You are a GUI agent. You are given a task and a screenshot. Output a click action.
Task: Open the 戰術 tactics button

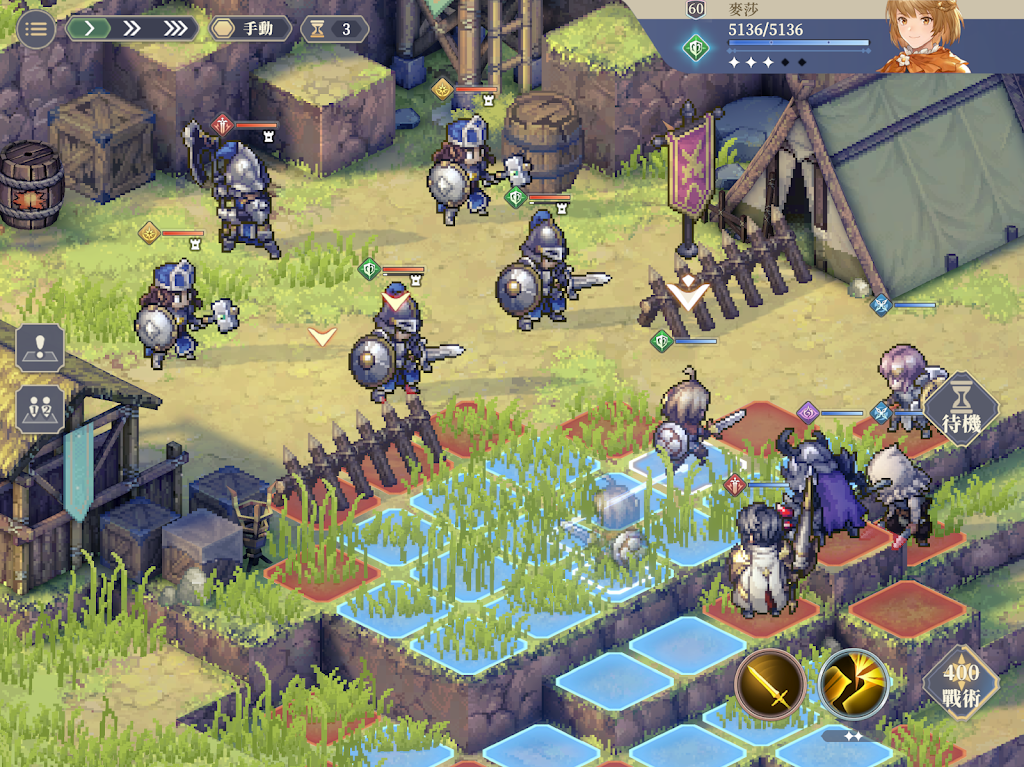tap(960, 686)
